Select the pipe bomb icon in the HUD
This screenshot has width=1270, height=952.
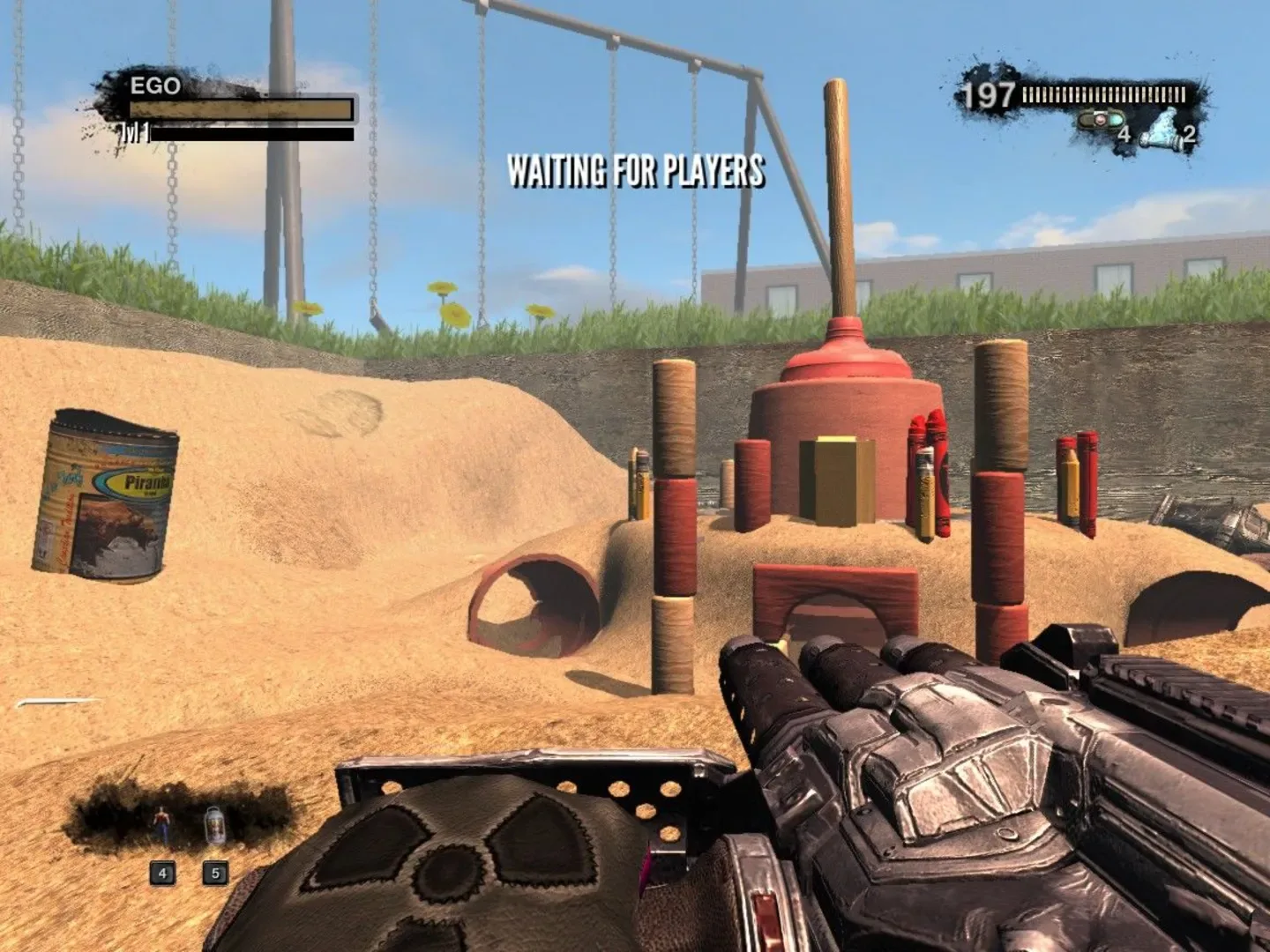point(1100,118)
